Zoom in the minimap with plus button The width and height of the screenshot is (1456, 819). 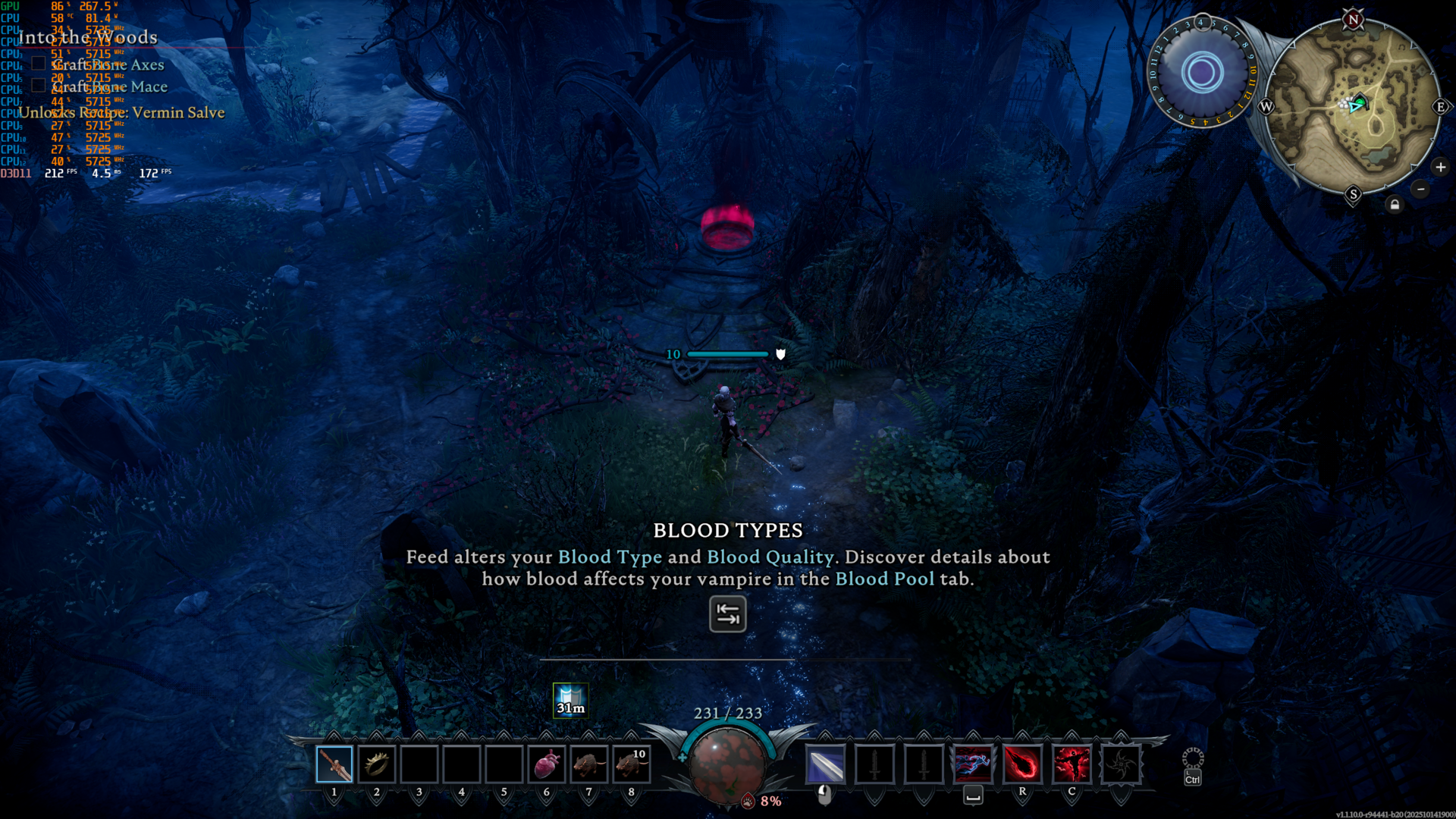(1441, 167)
